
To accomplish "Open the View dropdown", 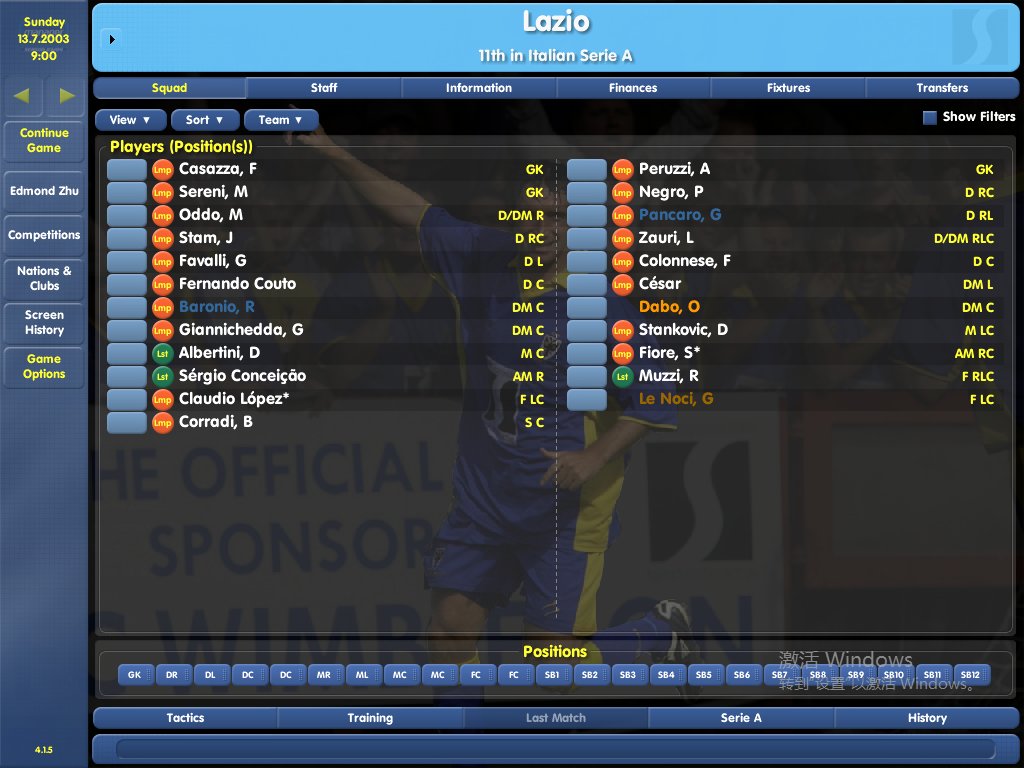I will tap(131, 120).
